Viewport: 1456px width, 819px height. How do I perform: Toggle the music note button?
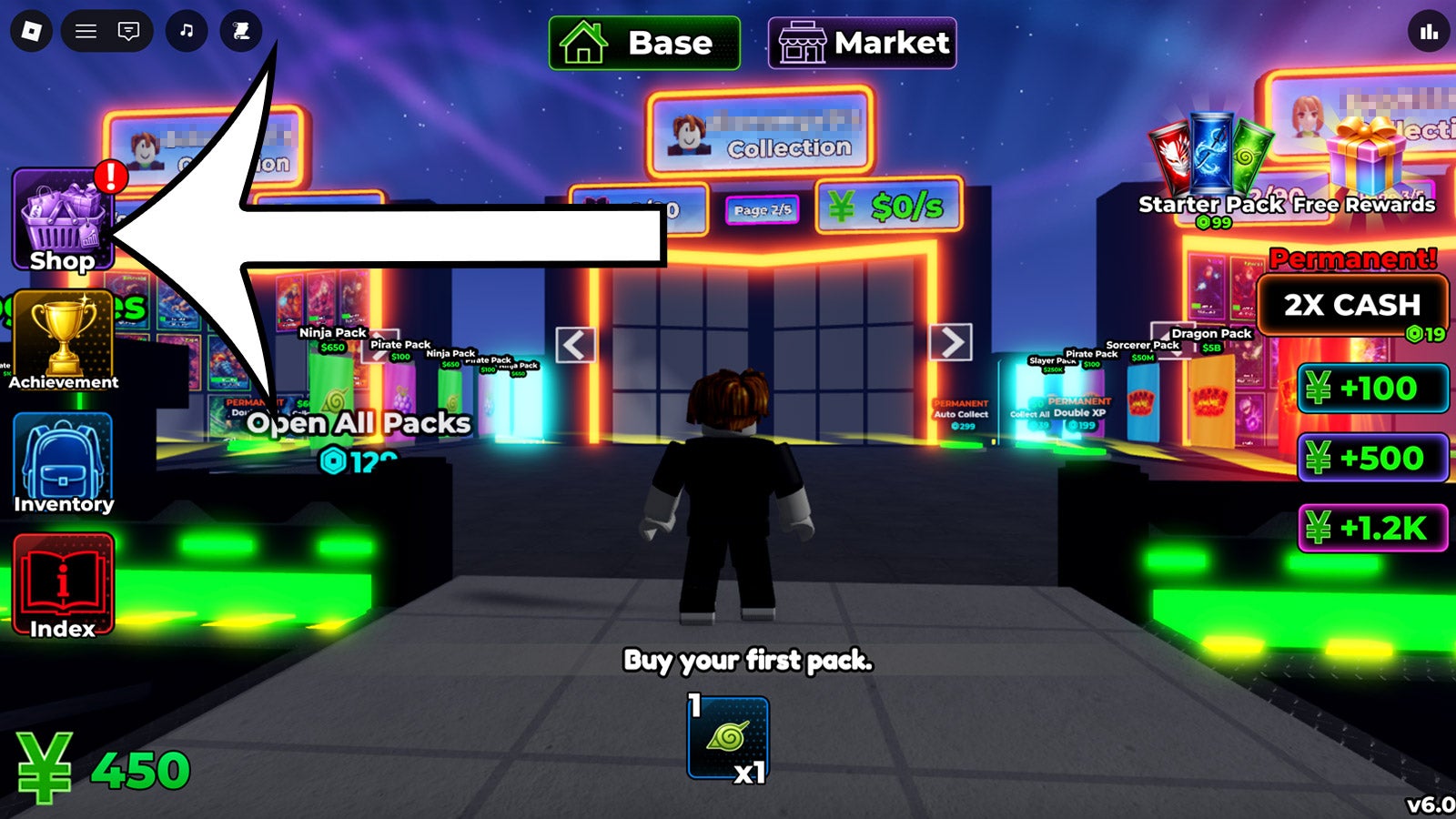[x=187, y=32]
